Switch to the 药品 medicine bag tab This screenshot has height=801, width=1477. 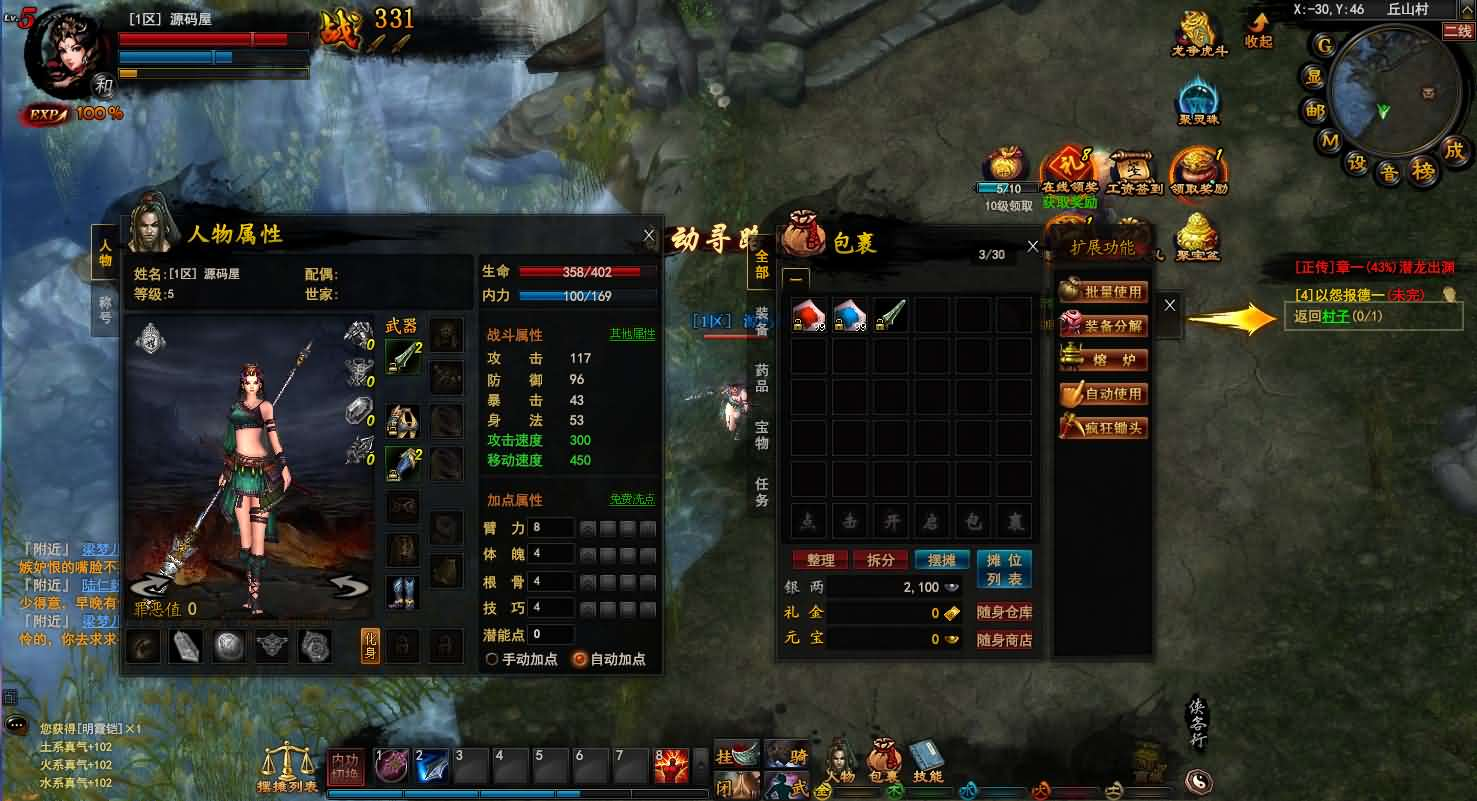(762, 378)
